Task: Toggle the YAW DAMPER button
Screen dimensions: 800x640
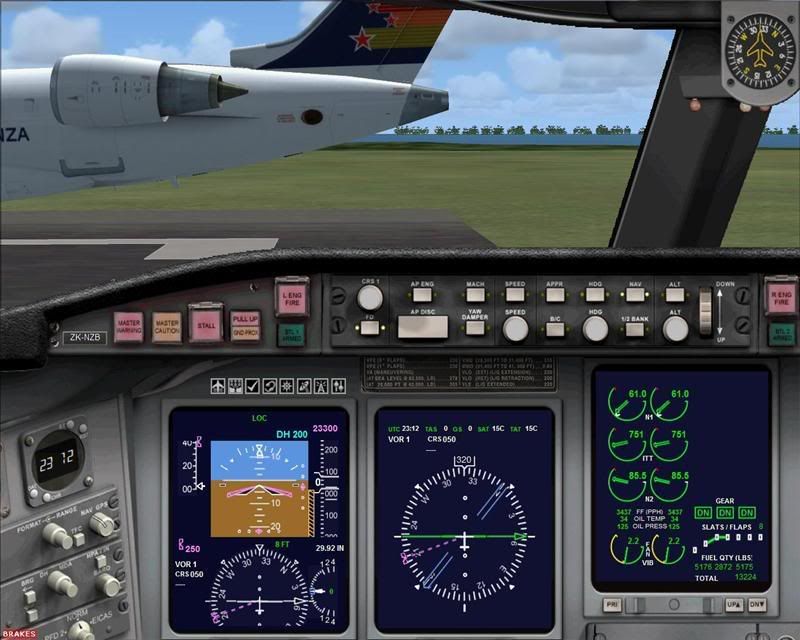Action: coord(475,326)
